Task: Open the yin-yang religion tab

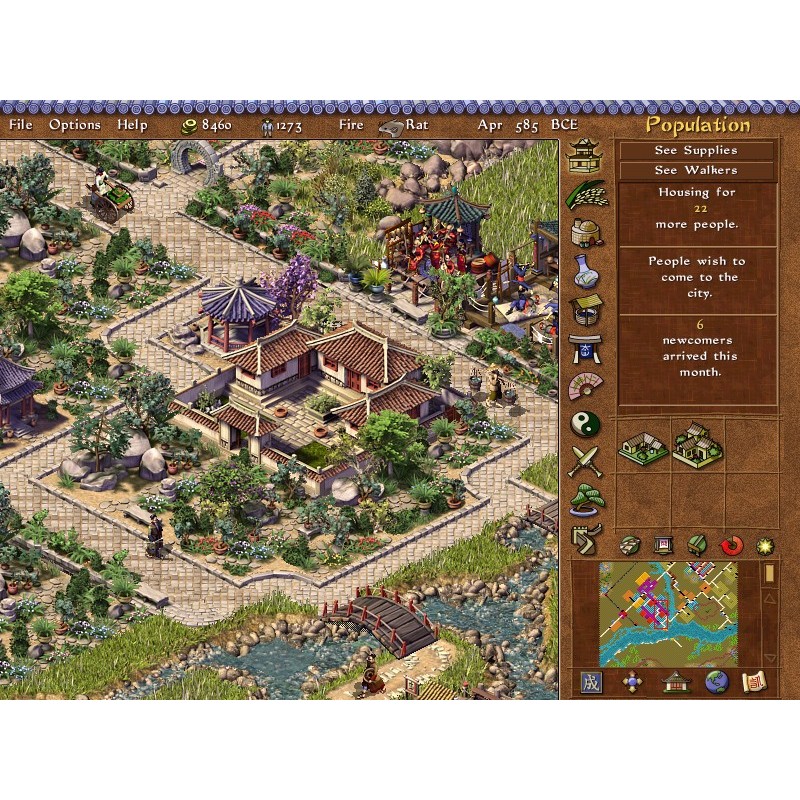Action: 586,424
